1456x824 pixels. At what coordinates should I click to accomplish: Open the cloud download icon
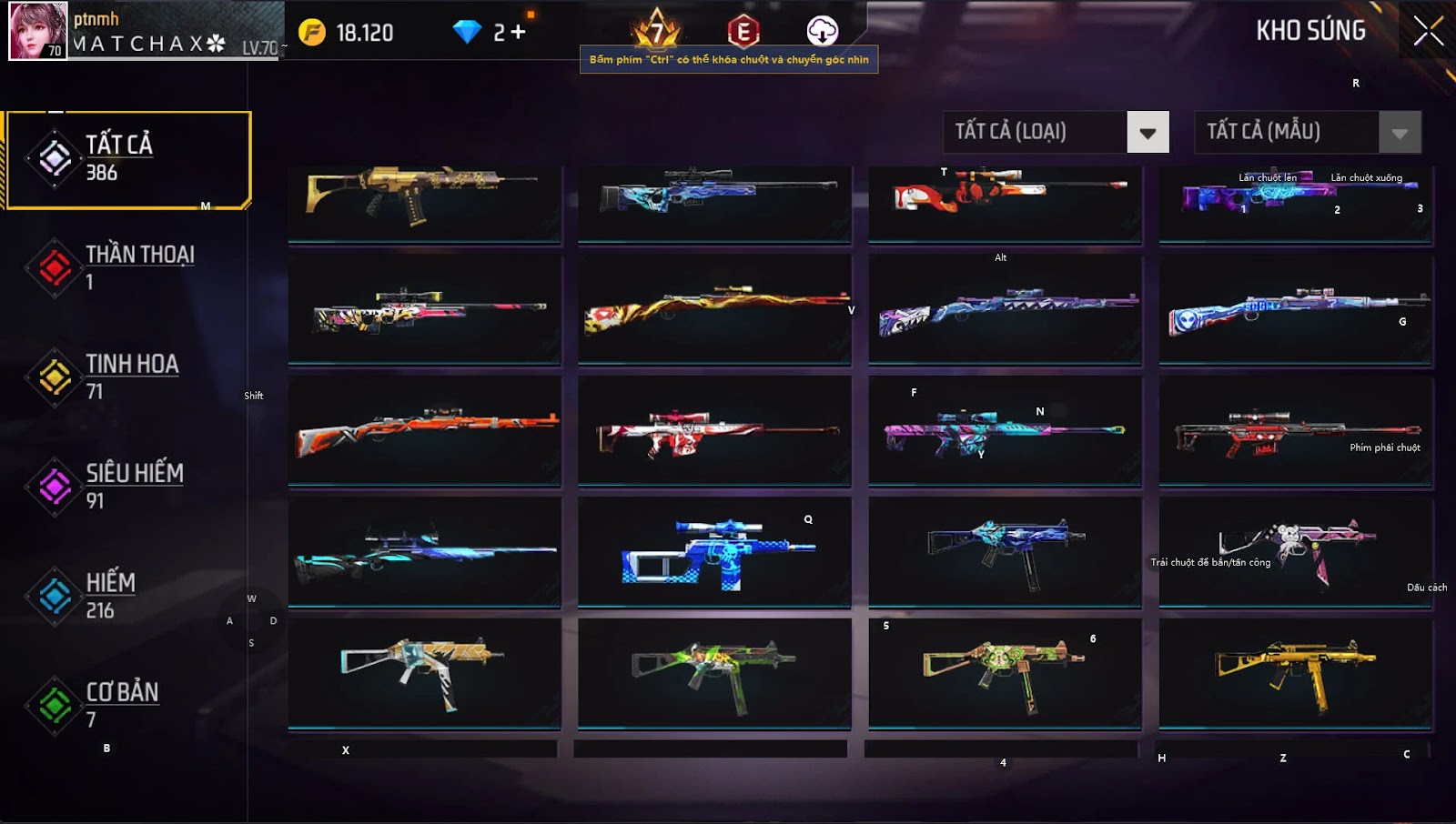[822, 31]
